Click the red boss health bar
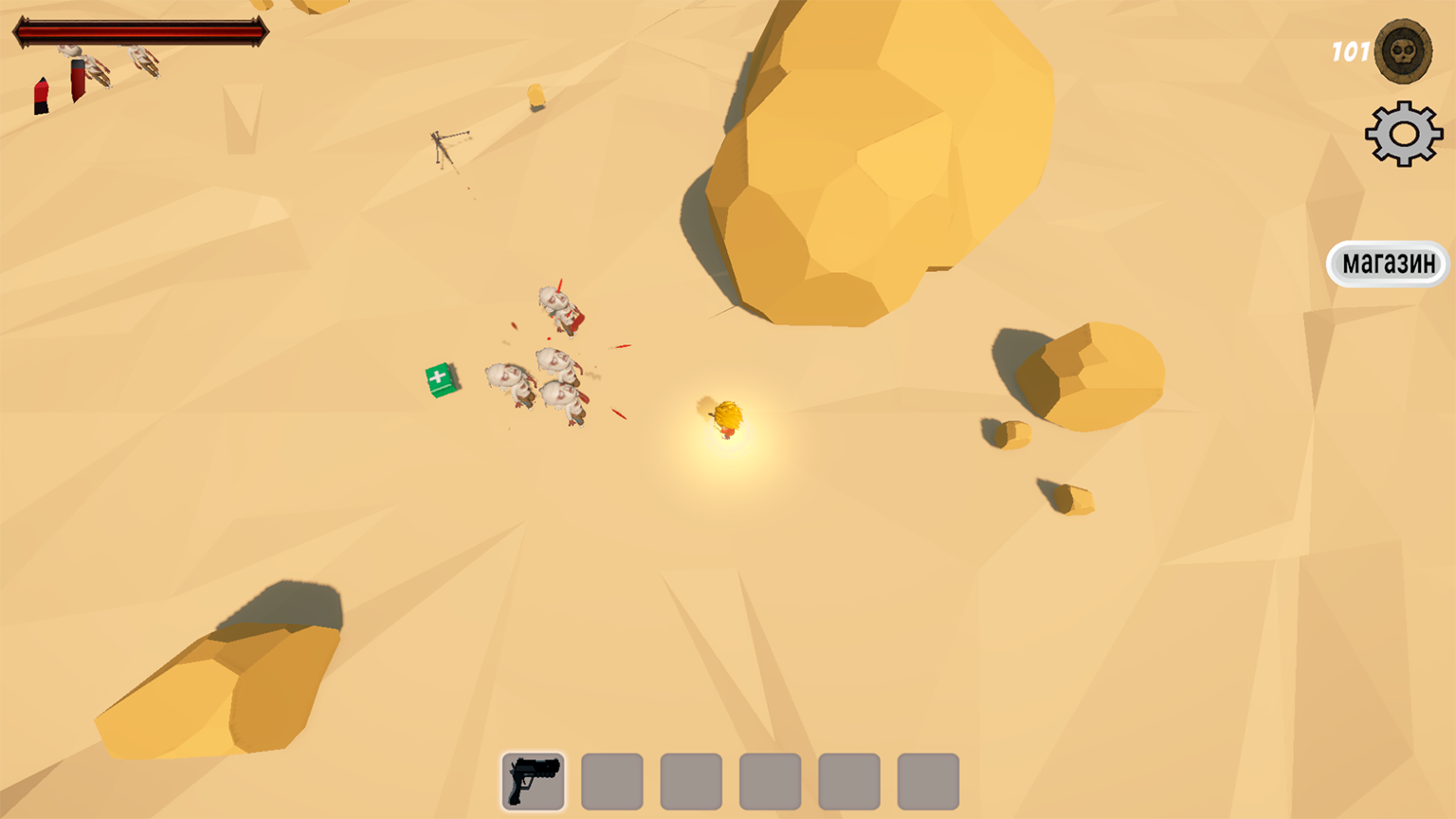The height and width of the screenshot is (819, 1456). 140,31
